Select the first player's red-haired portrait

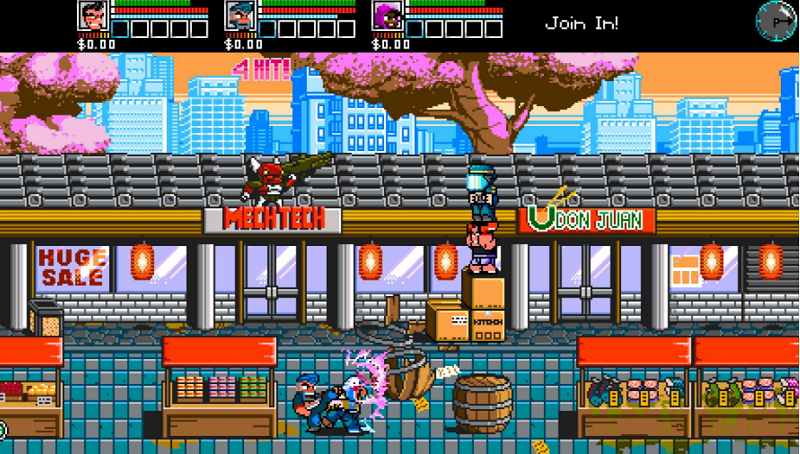click(x=93, y=17)
